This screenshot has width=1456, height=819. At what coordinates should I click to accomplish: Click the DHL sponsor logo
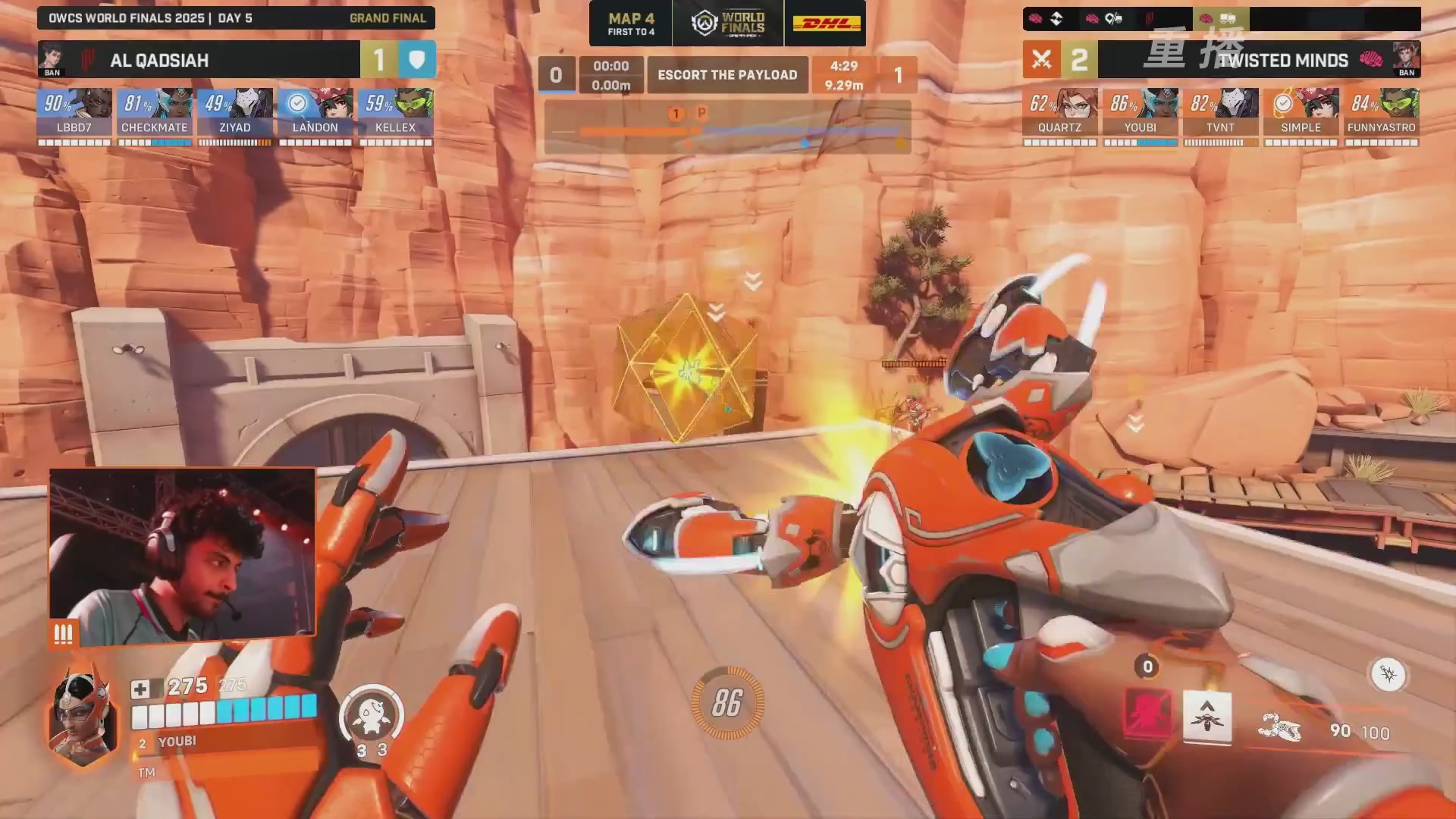coord(826,24)
